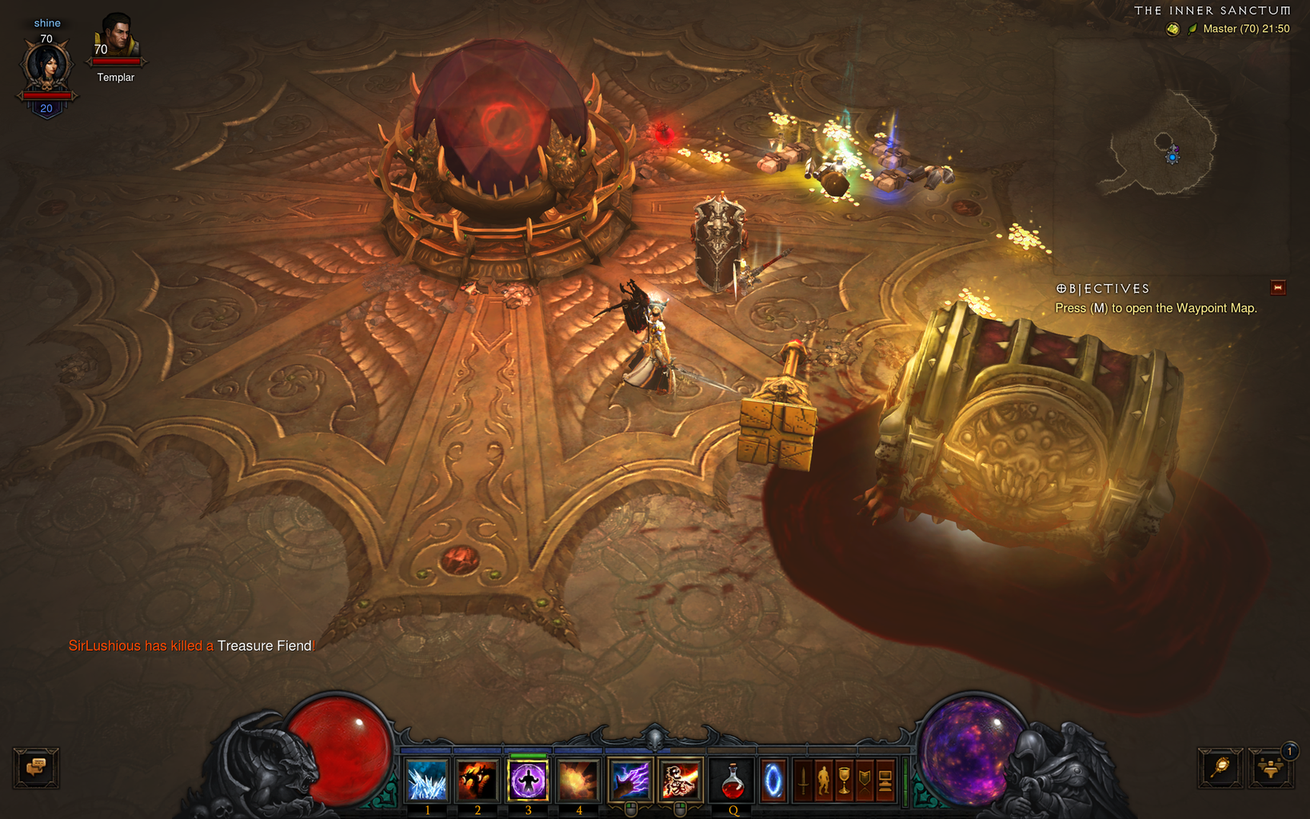This screenshot has width=1310, height=819.
Task: Select the Templar follower portrait
Action: click(117, 40)
